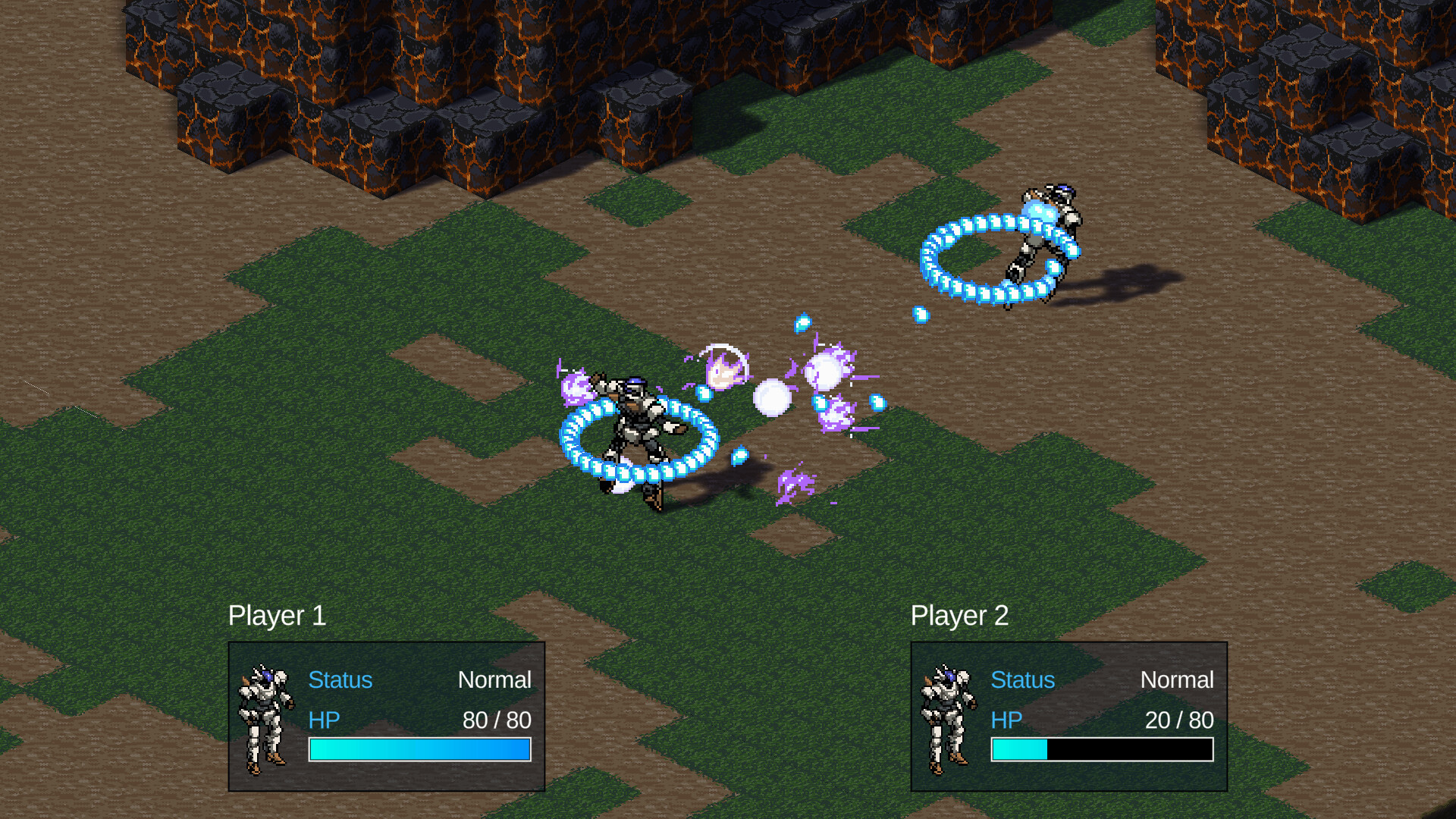Click the white energy projectile between the mechs

coord(772,397)
